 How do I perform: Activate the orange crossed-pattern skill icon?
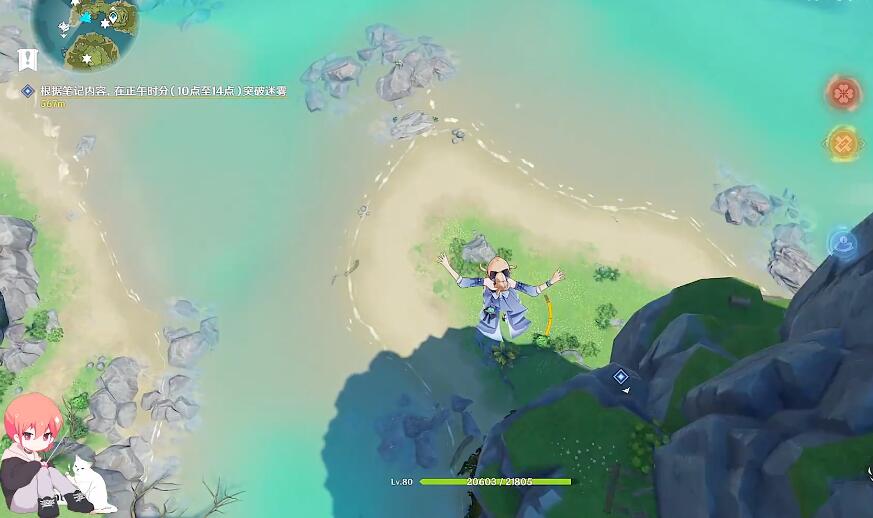(x=843, y=144)
